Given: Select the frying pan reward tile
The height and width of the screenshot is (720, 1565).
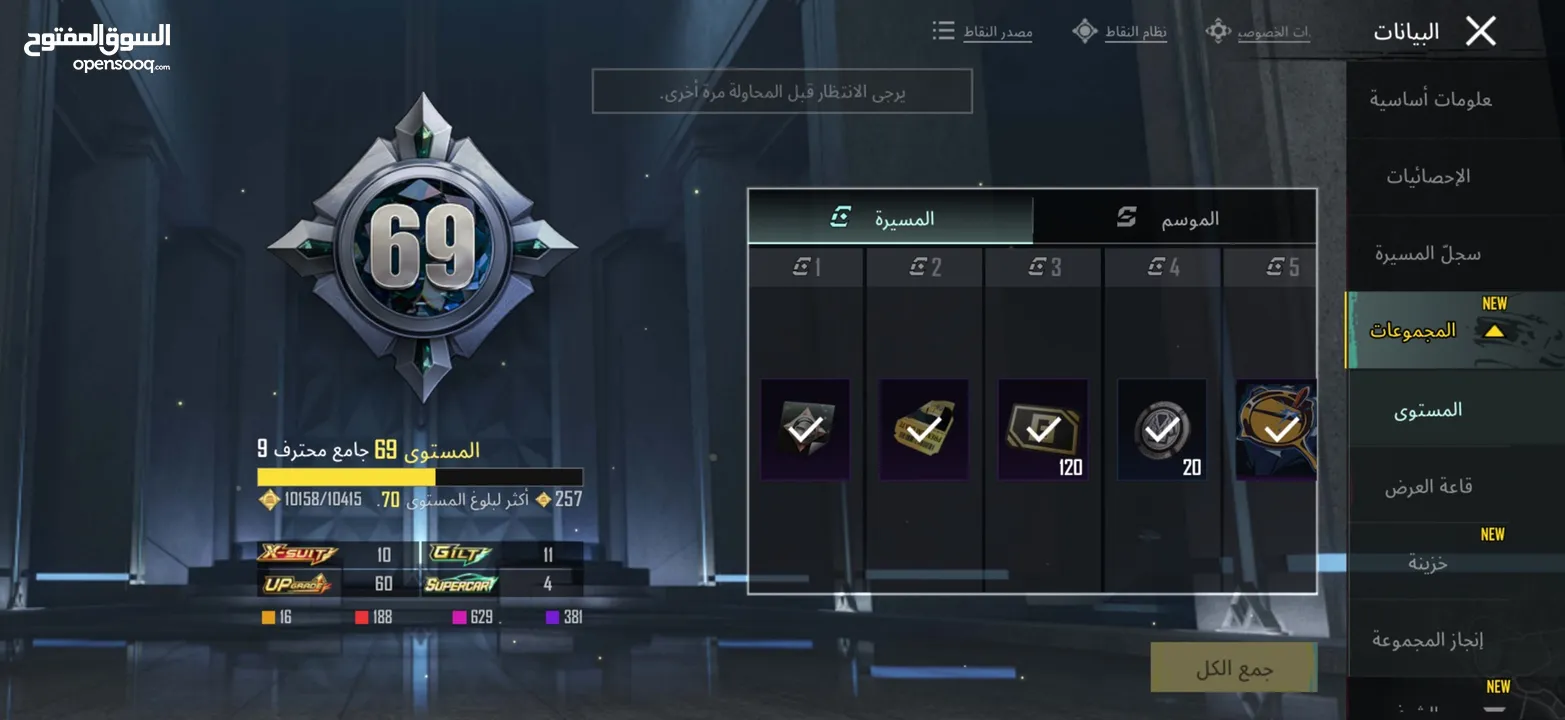Looking at the screenshot, I should click(1276, 429).
